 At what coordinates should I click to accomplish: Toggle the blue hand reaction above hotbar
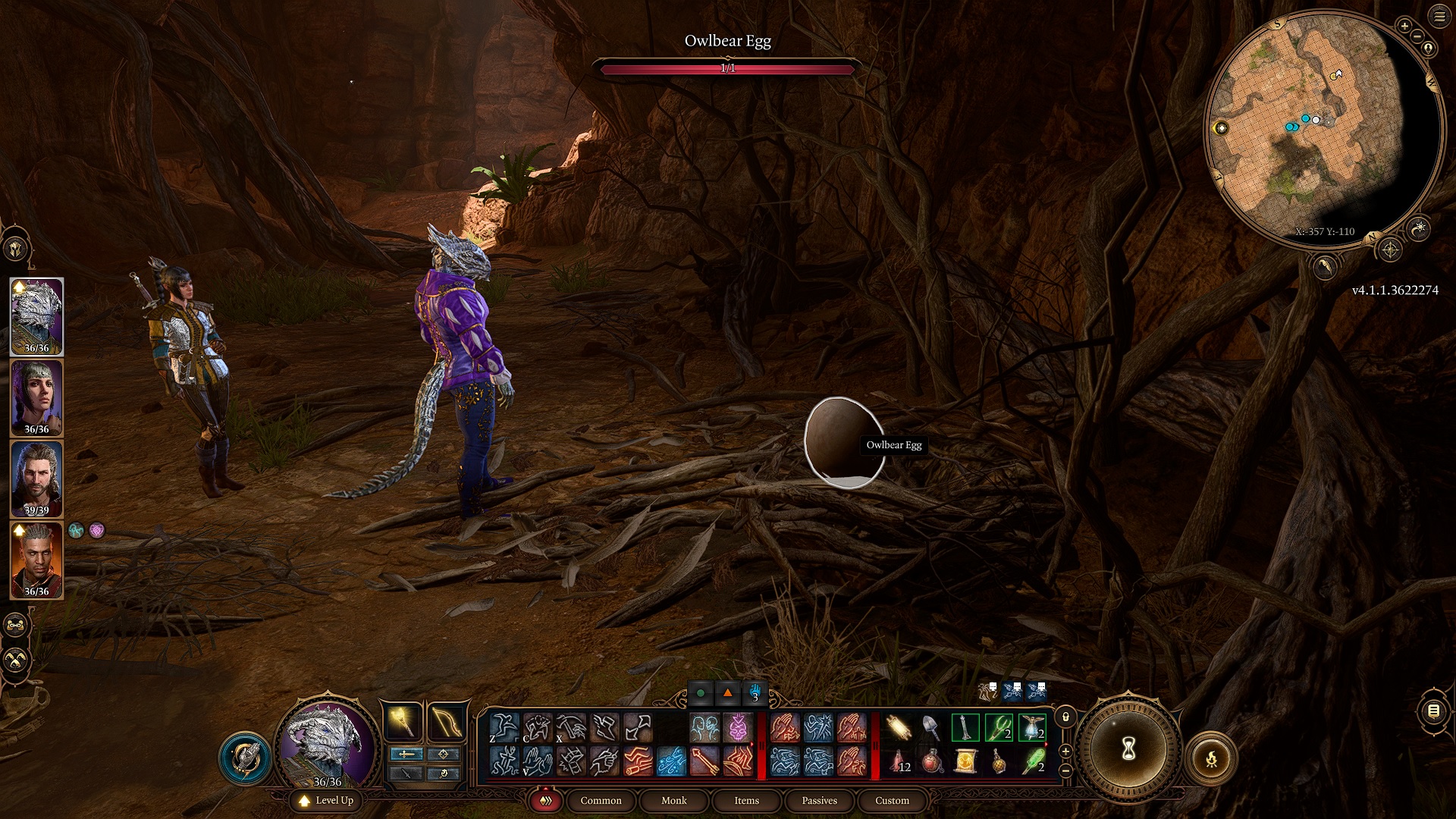755,692
